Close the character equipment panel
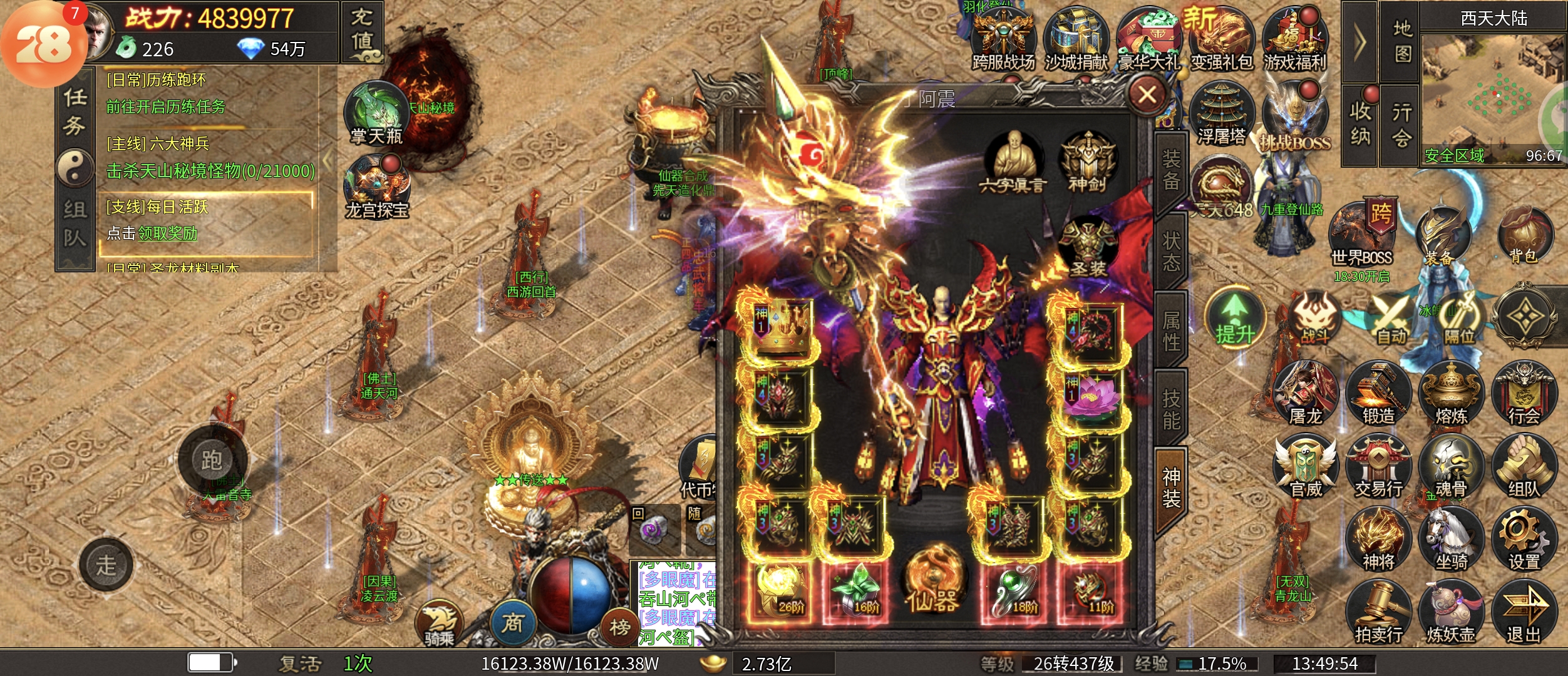The width and height of the screenshot is (1568, 676). (x=1147, y=95)
